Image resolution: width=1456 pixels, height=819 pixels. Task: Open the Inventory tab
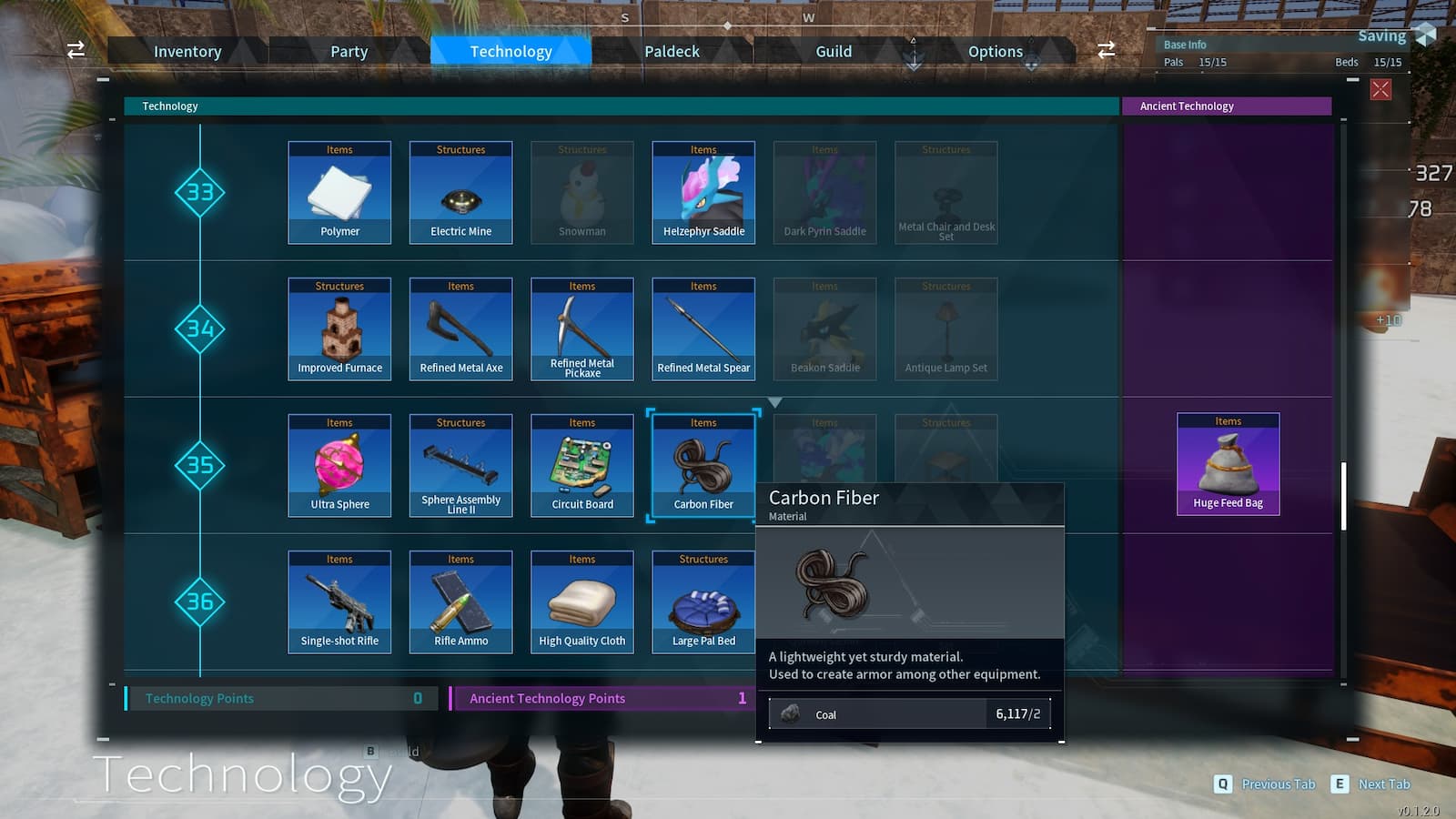coord(187,51)
